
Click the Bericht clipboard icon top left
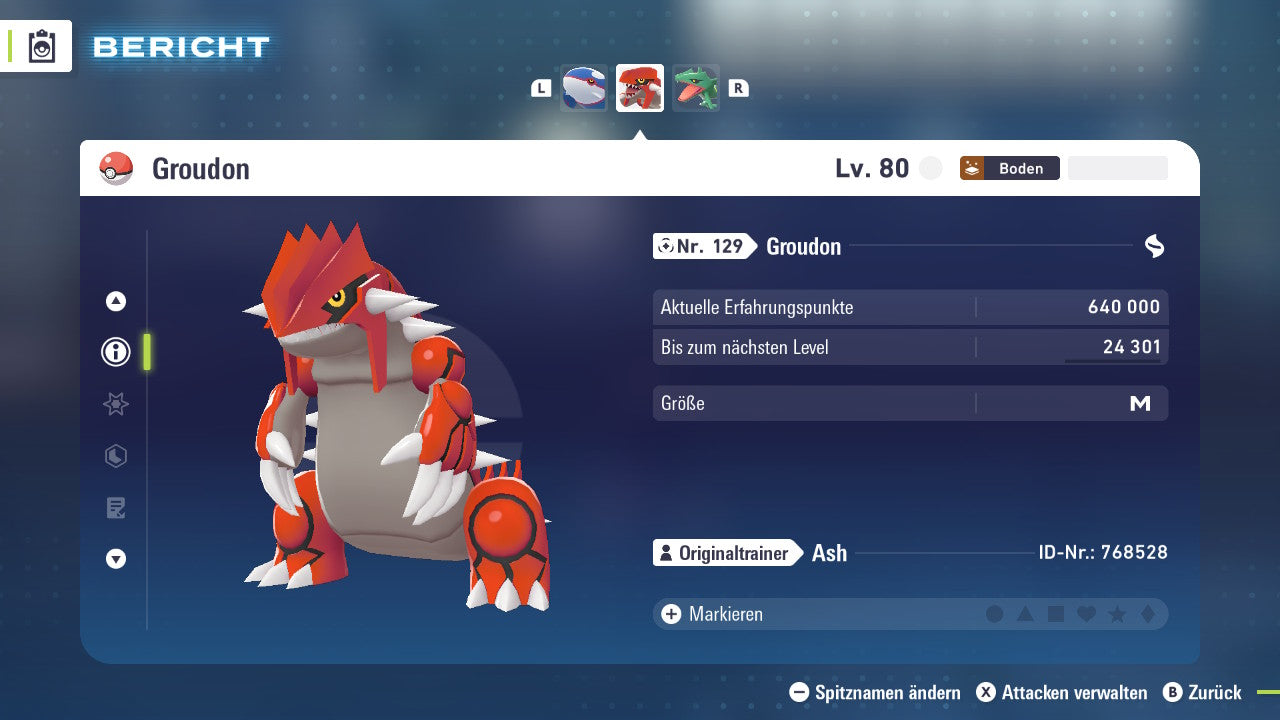pos(42,46)
